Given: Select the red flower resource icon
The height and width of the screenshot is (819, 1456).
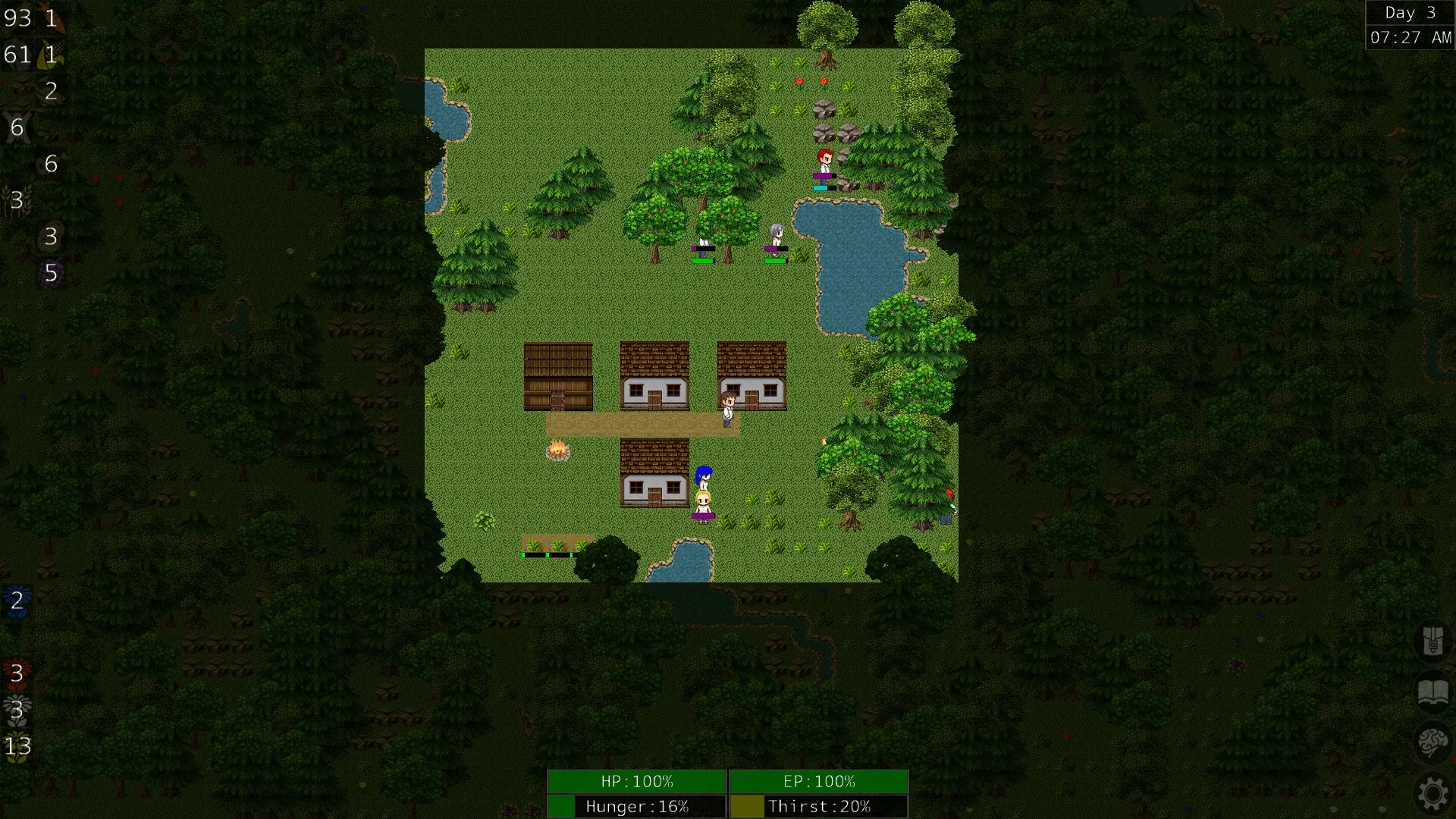Looking at the screenshot, I should coord(17,673).
